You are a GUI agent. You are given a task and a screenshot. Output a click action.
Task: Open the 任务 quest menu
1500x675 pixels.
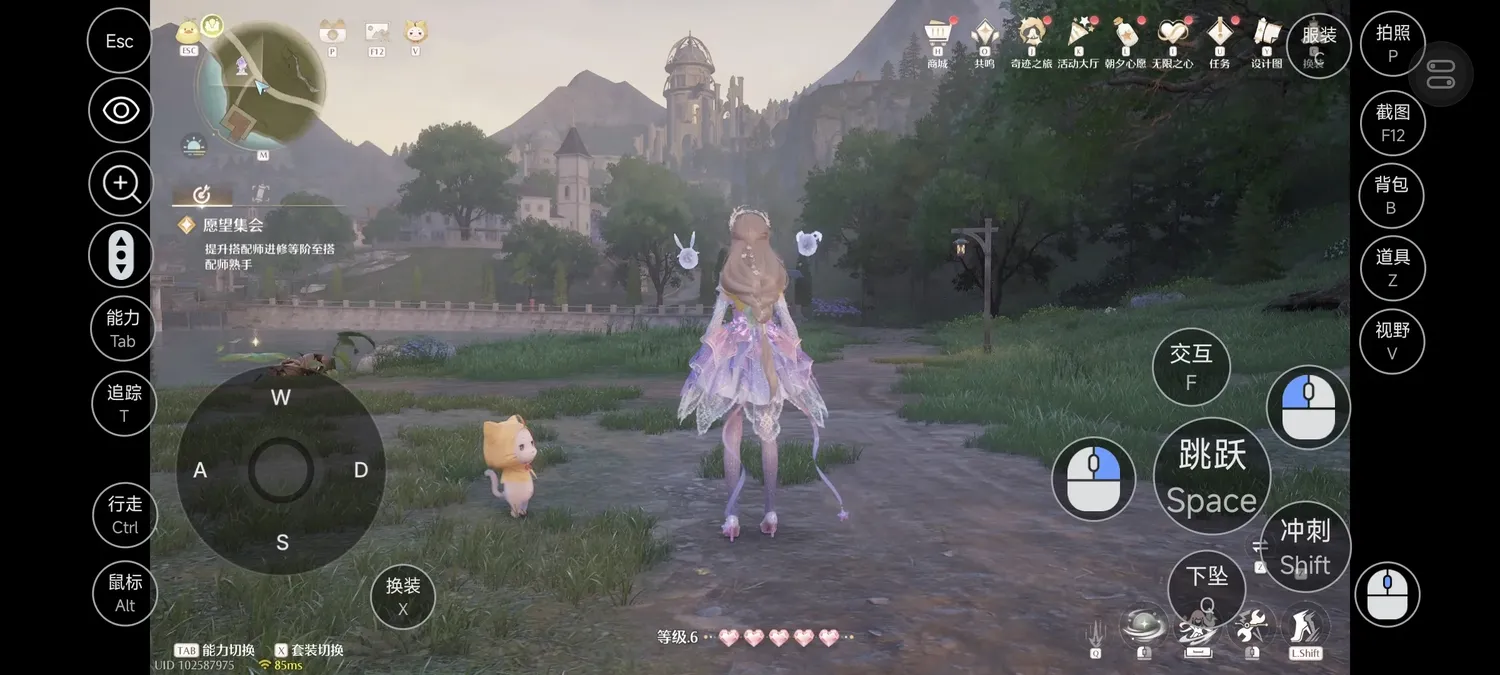(1219, 35)
